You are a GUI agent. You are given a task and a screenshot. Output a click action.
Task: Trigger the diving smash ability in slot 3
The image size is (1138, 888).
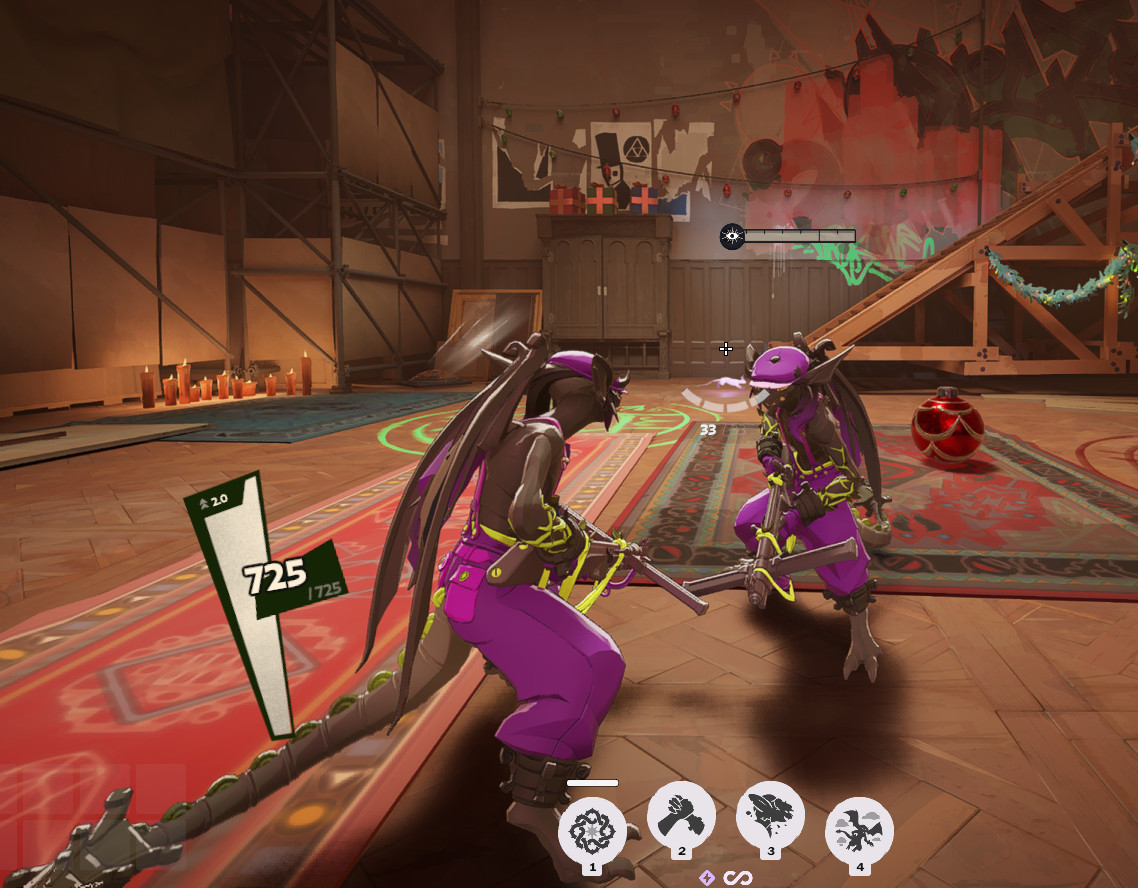pos(770,816)
